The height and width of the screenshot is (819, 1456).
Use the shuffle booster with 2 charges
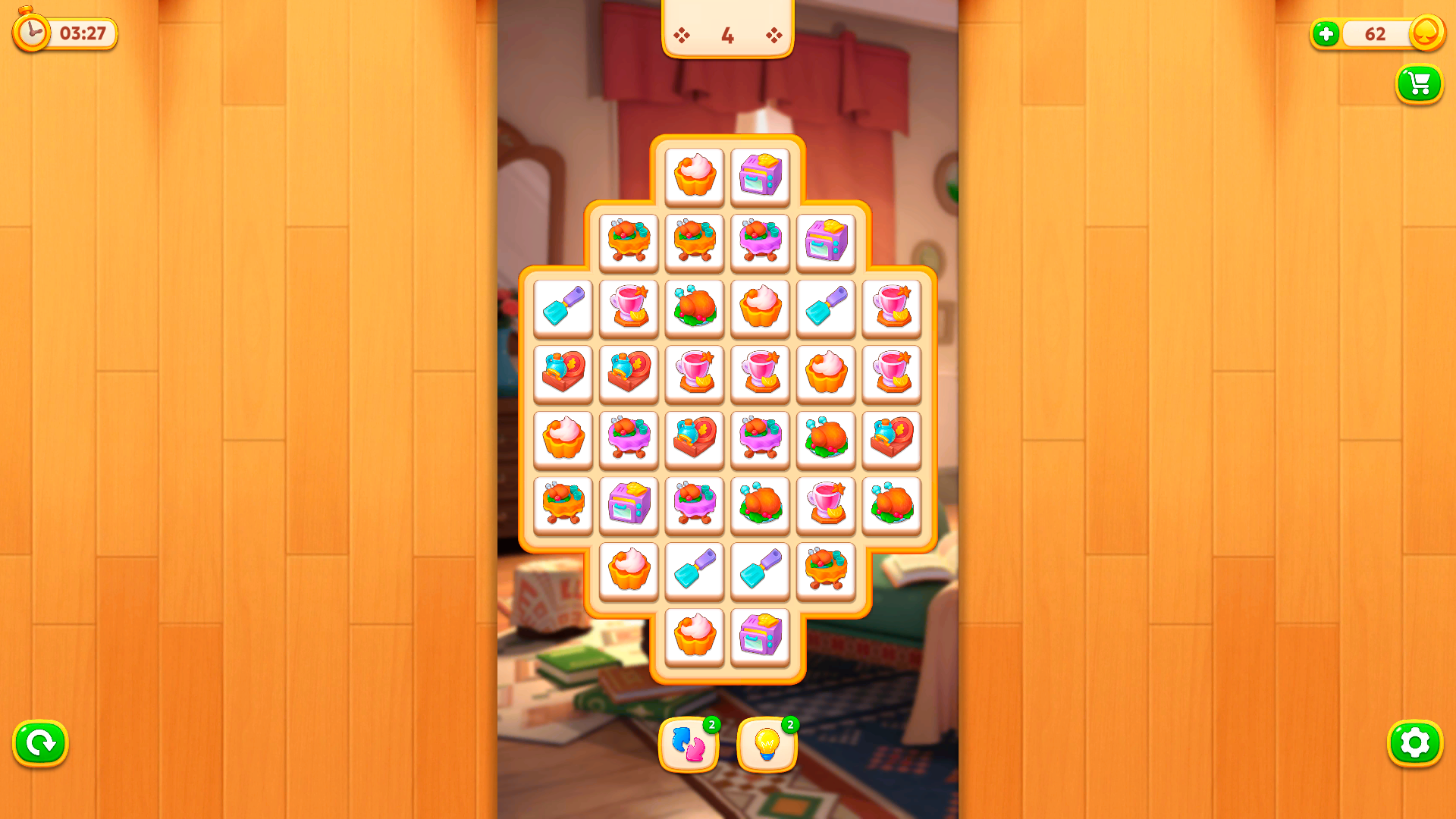click(x=689, y=745)
